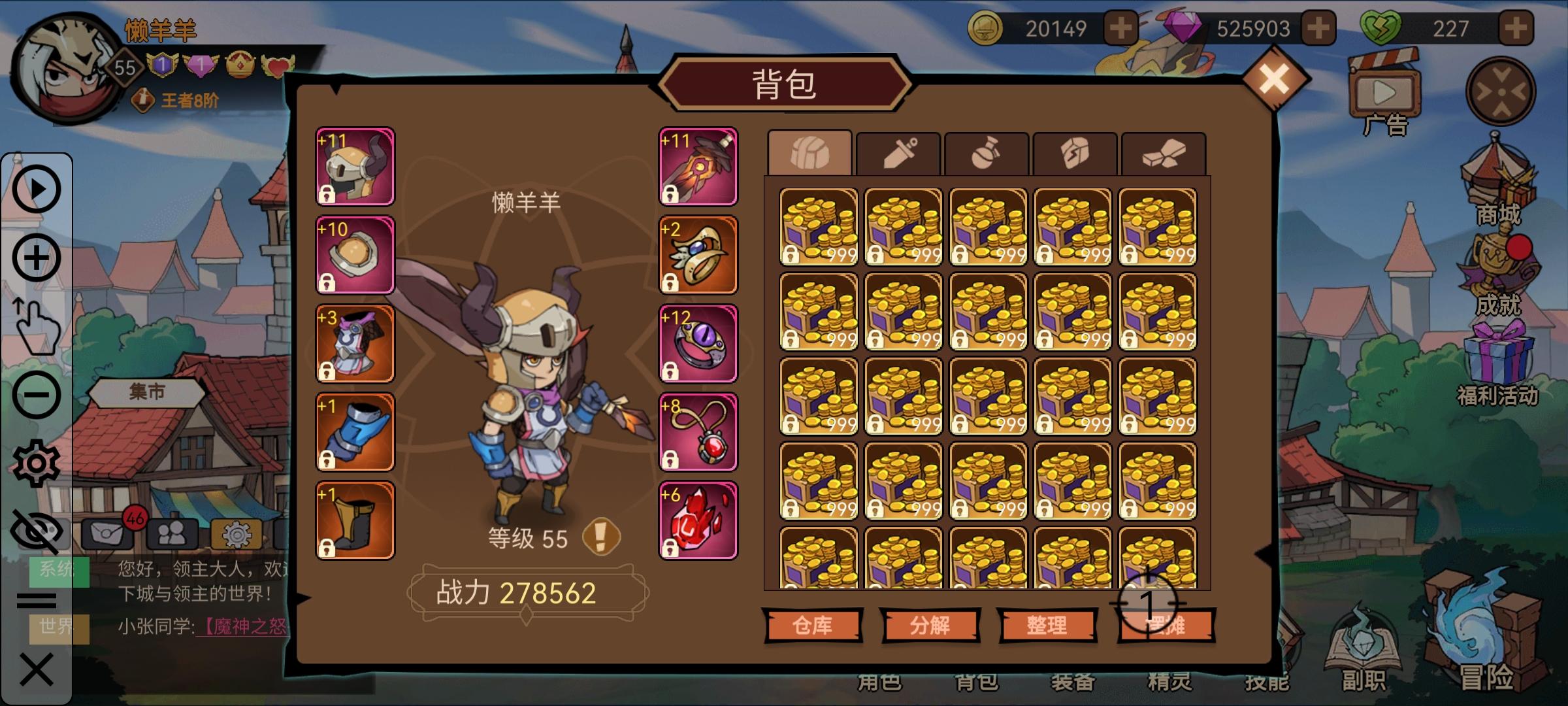
Task: Click the 整理 sort button
Action: pyautogui.click(x=1048, y=623)
